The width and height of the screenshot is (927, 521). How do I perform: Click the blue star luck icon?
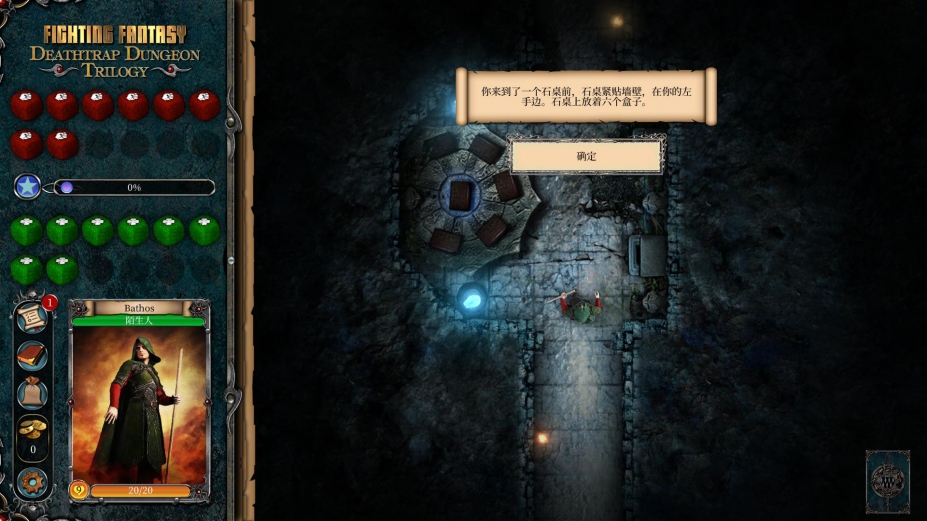[27, 187]
